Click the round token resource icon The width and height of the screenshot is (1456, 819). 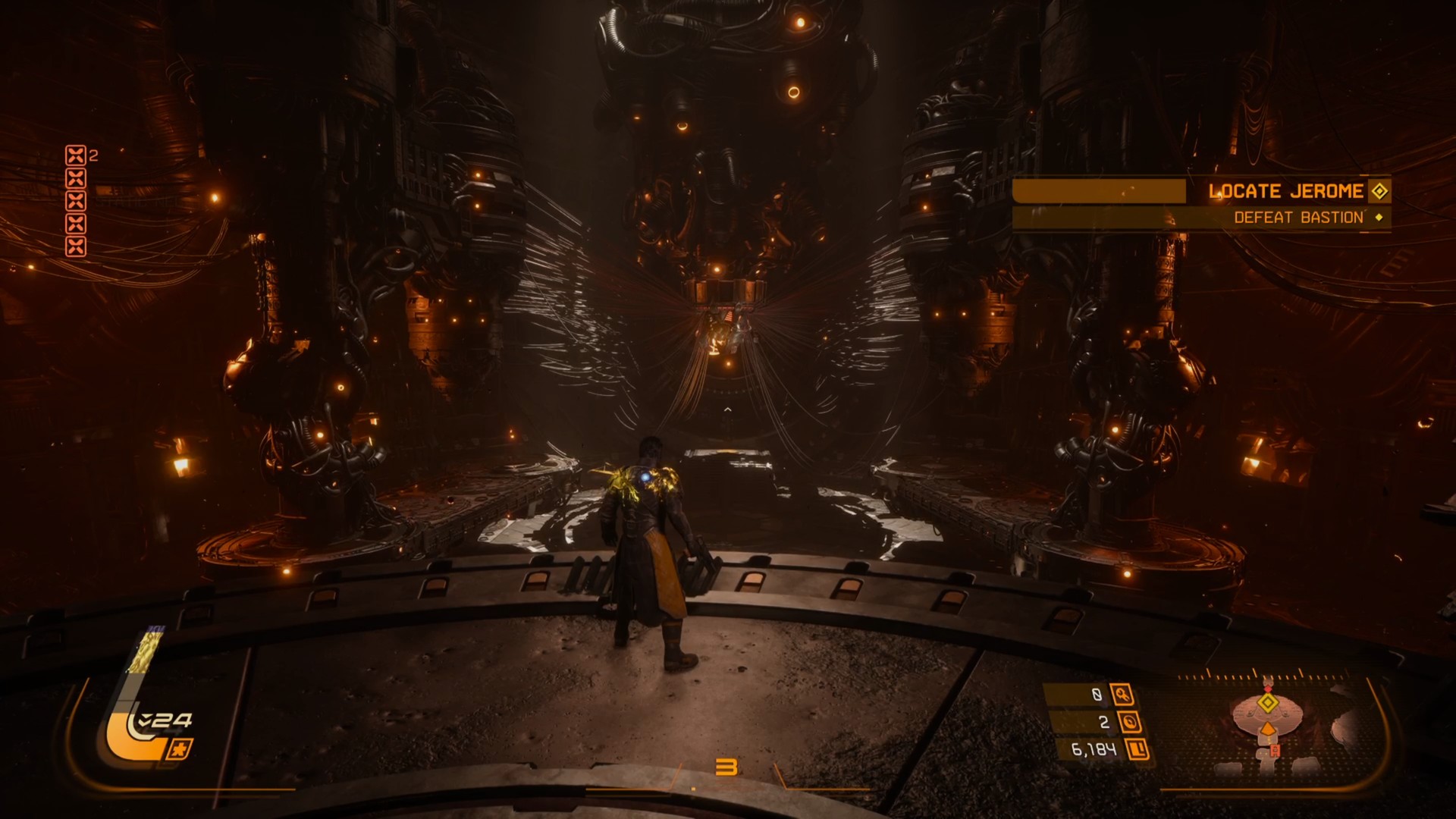click(1129, 722)
